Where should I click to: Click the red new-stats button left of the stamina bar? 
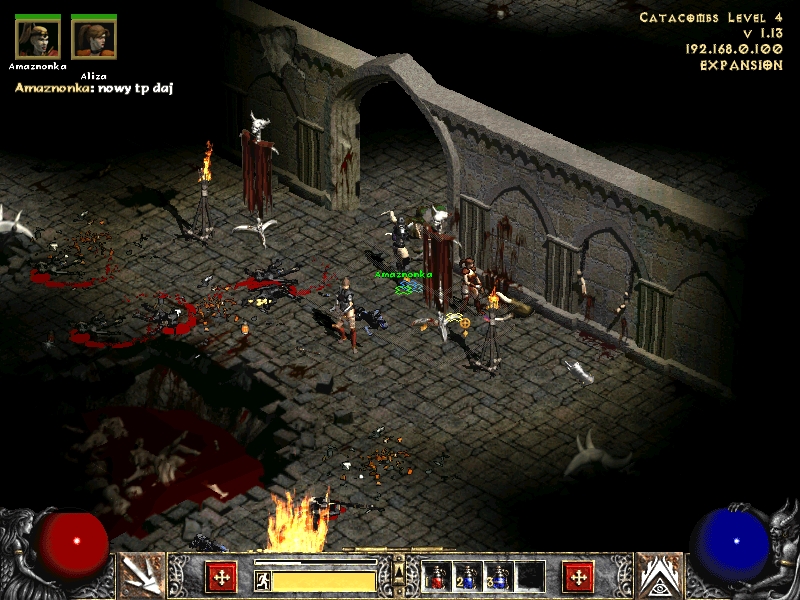coord(221,577)
